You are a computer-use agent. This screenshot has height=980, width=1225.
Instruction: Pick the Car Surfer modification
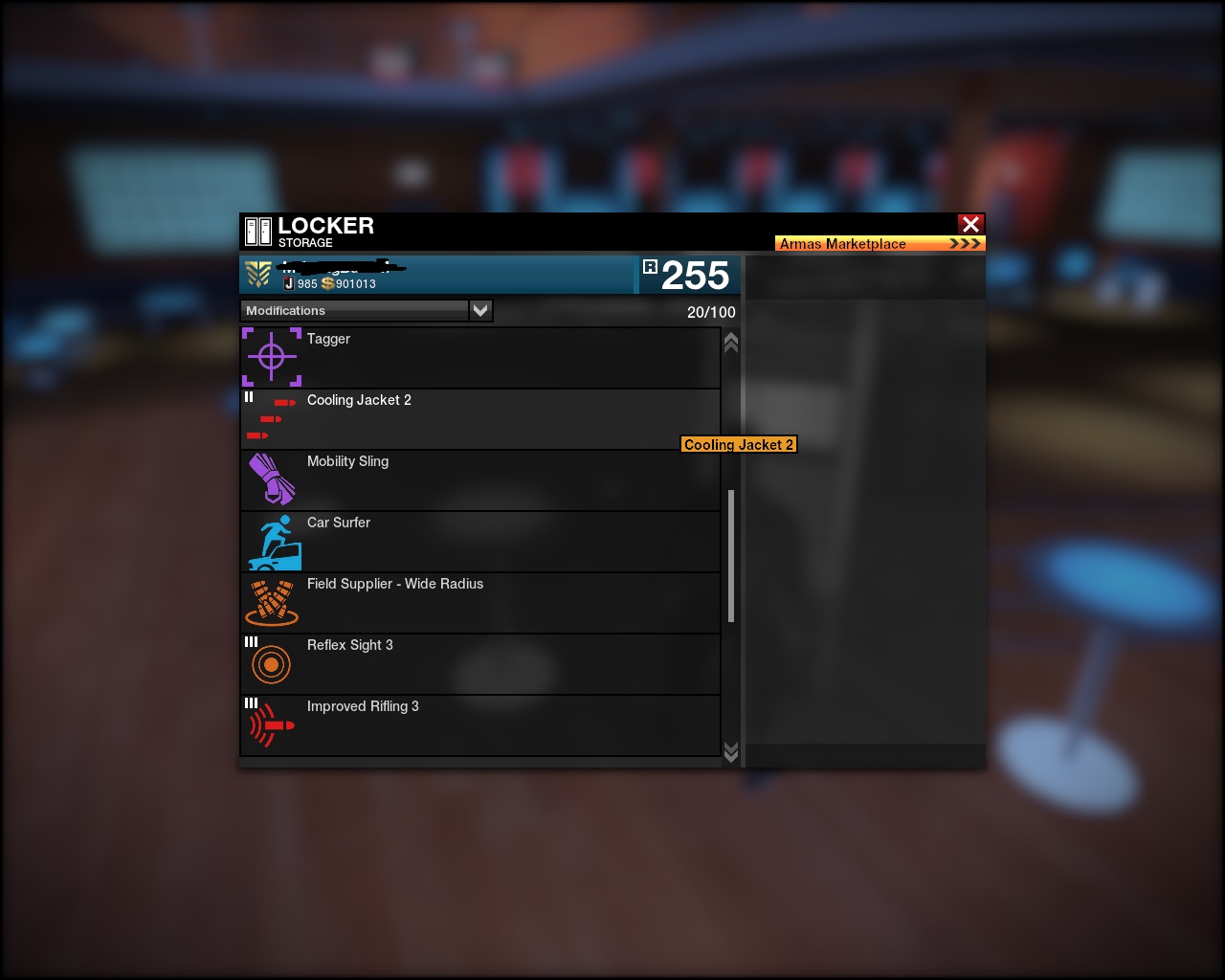[x=479, y=542]
